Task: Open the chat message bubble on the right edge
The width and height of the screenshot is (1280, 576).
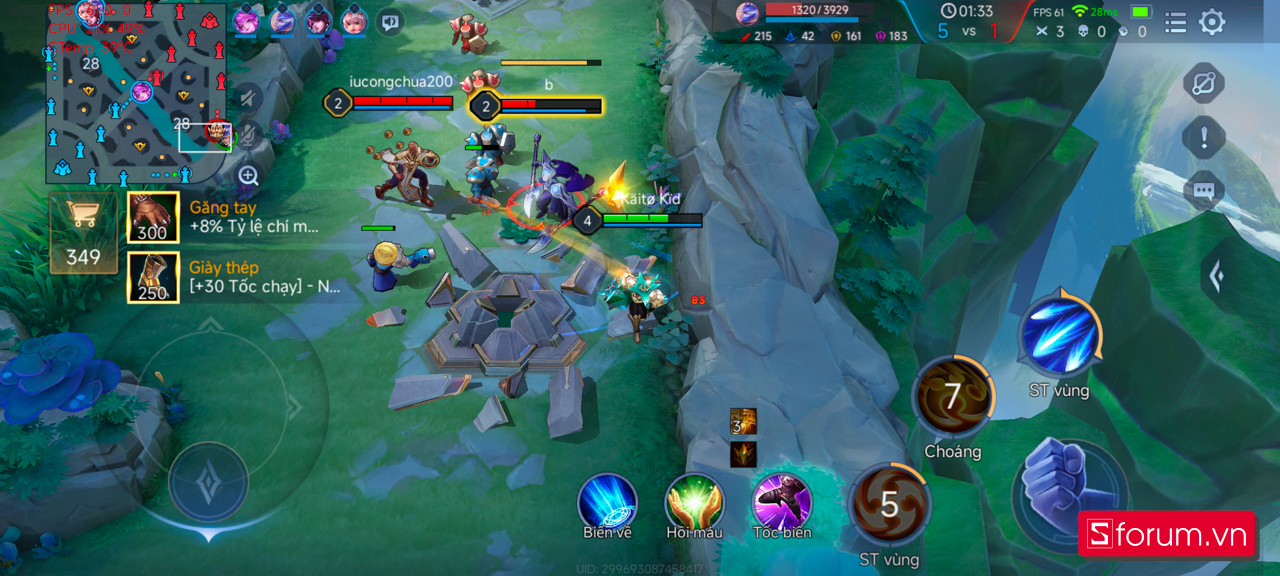Action: [1204, 190]
